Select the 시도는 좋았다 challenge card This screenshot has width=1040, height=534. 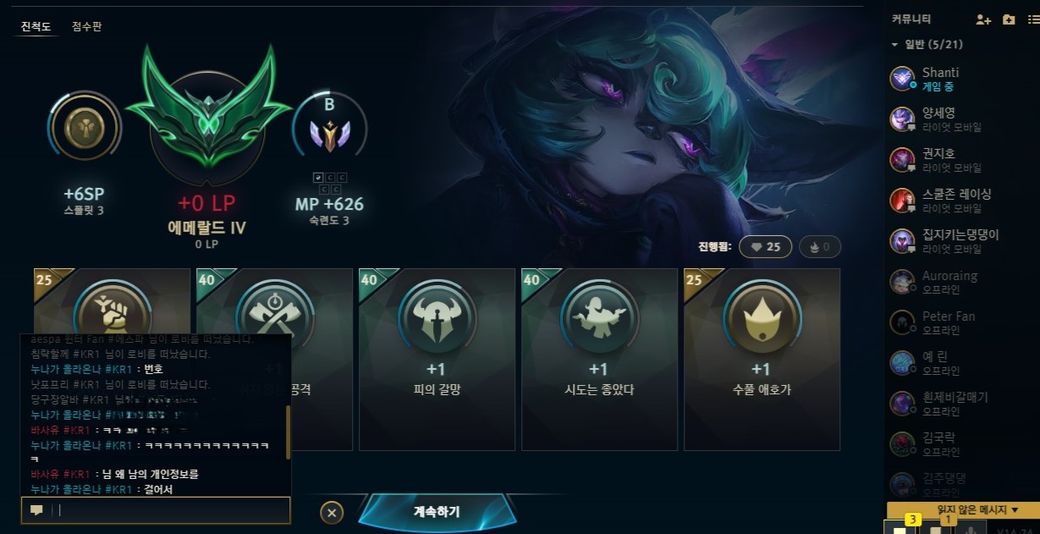[599, 358]
